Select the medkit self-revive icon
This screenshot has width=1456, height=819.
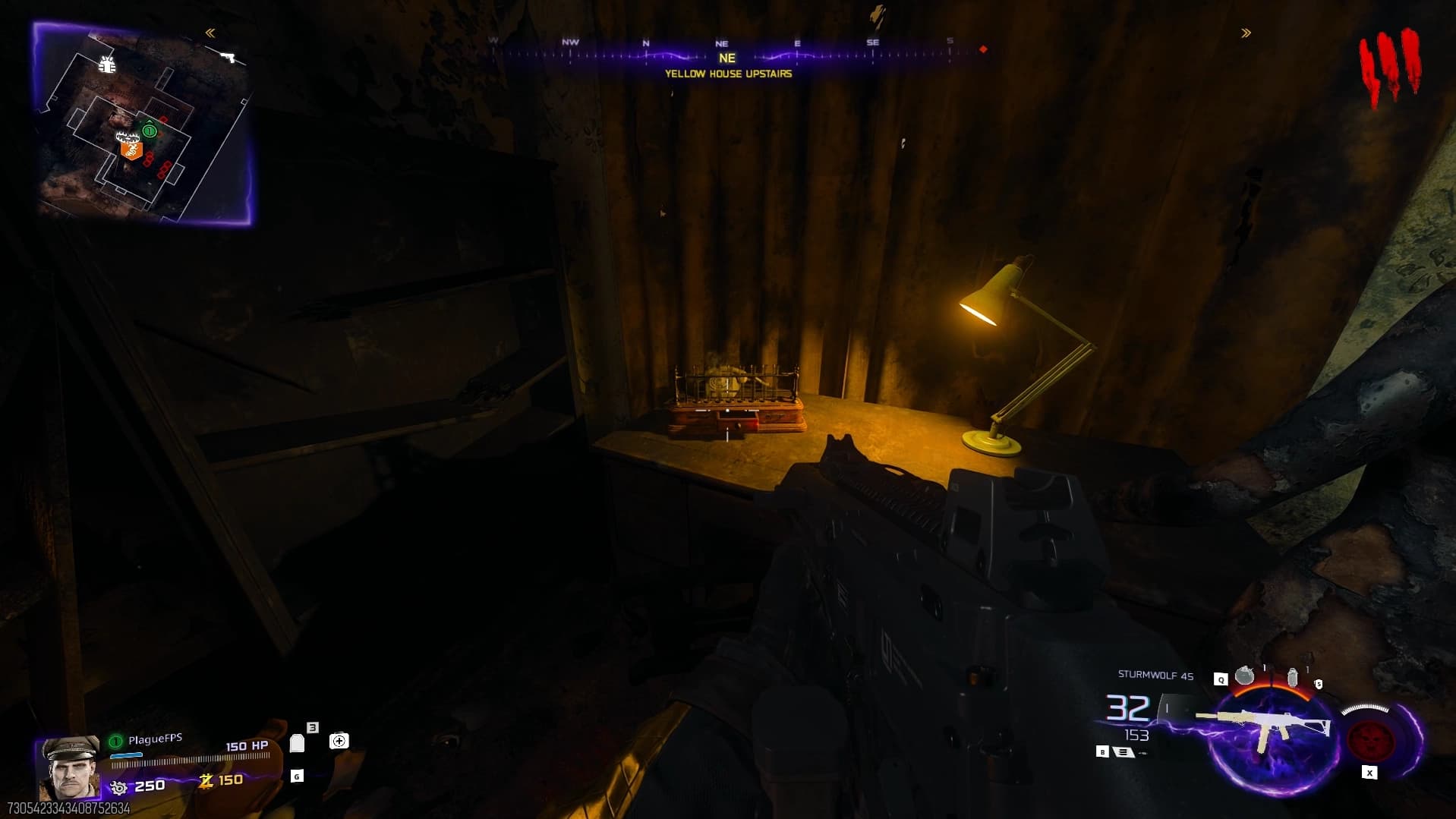coord(339,741)
